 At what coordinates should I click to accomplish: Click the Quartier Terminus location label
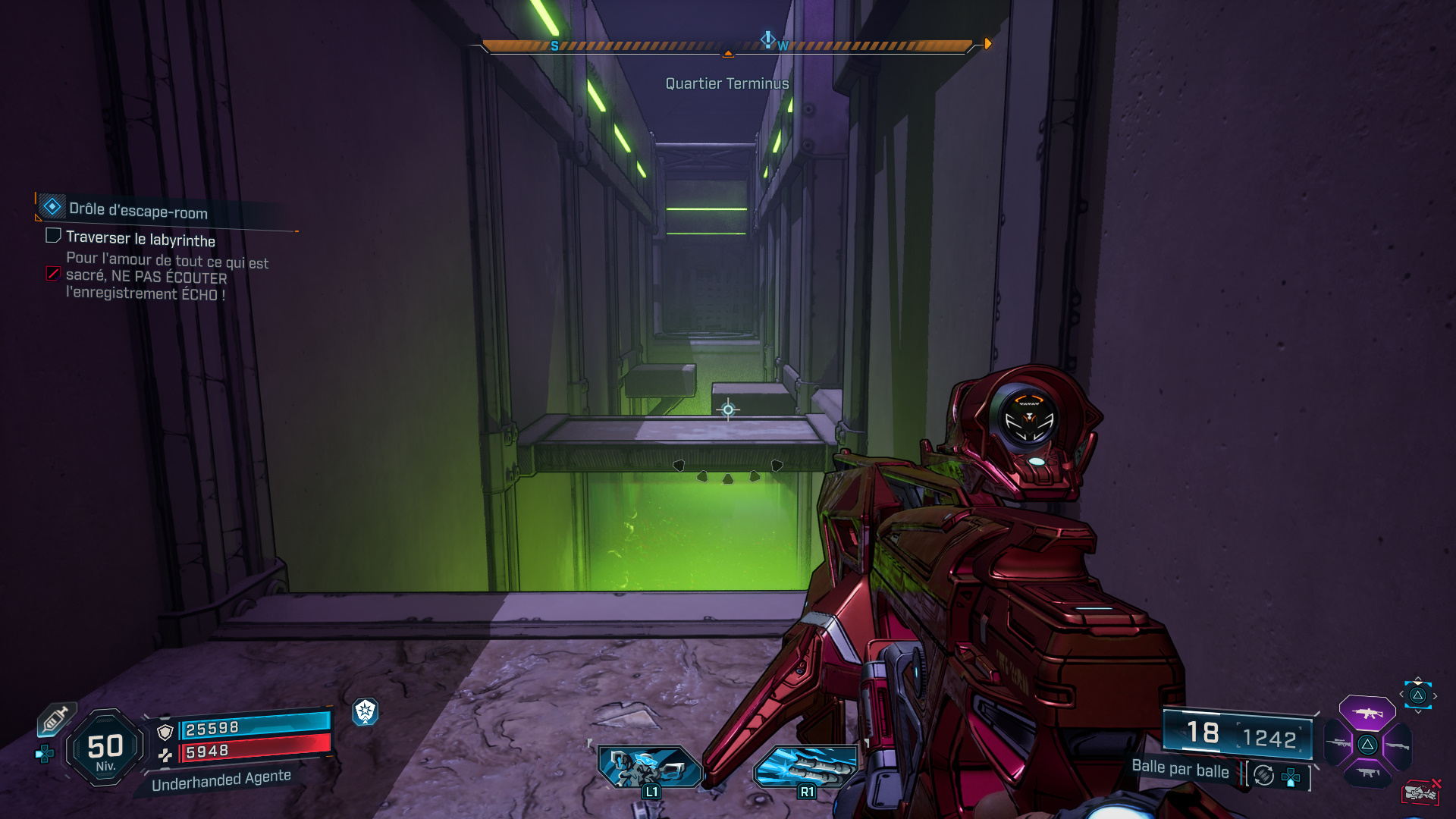pos(727,84)
